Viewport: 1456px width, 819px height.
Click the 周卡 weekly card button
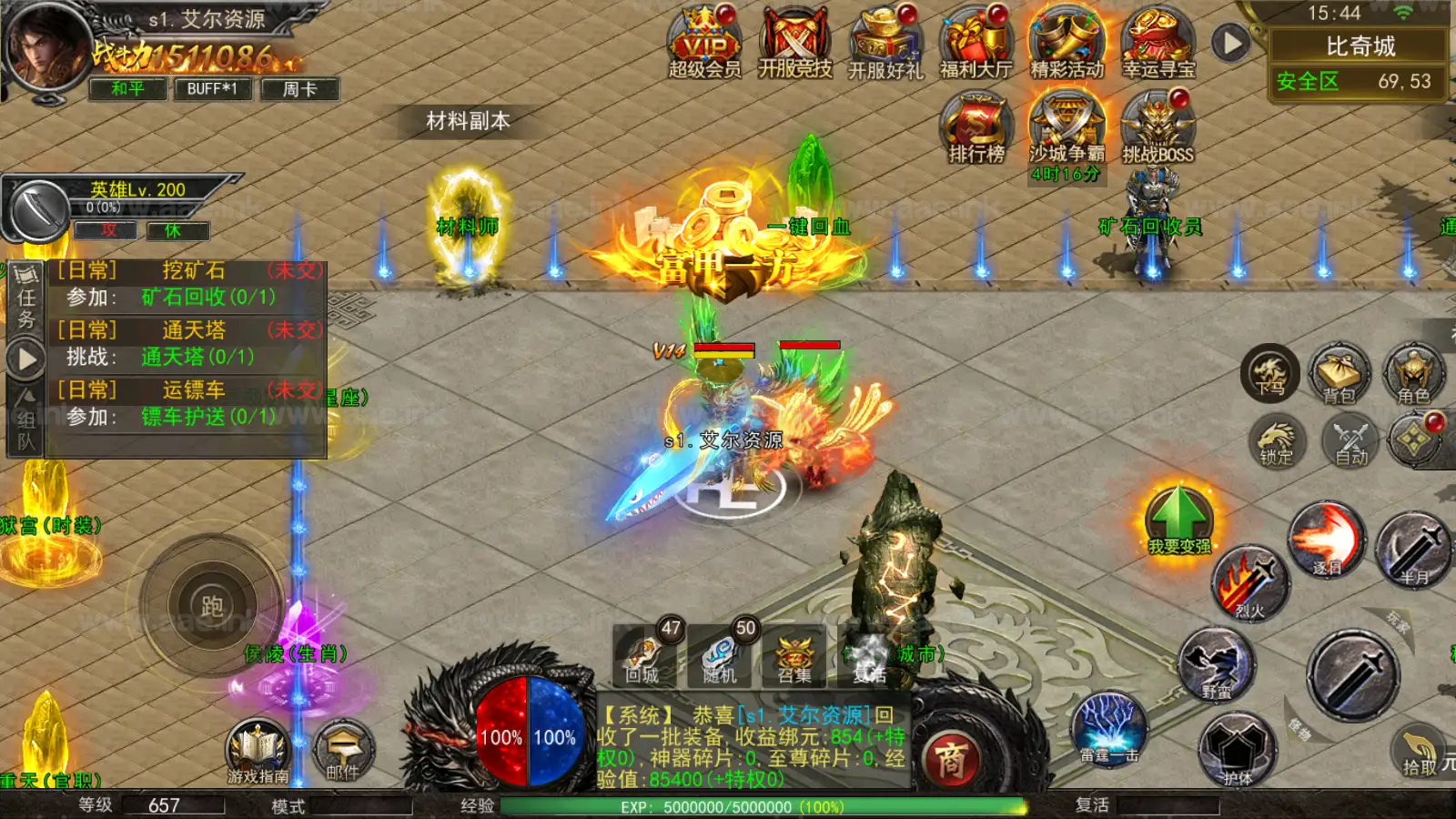(299, 88)
